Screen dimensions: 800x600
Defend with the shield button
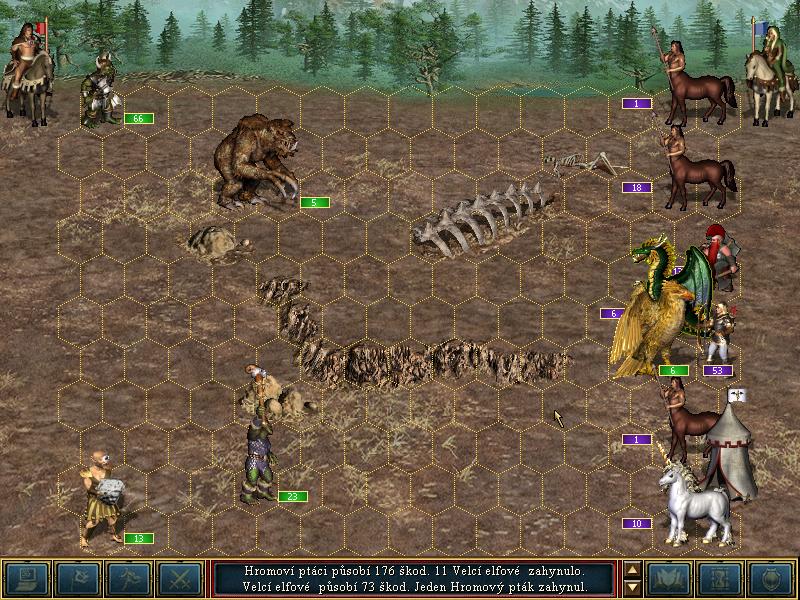click(773, 578)
